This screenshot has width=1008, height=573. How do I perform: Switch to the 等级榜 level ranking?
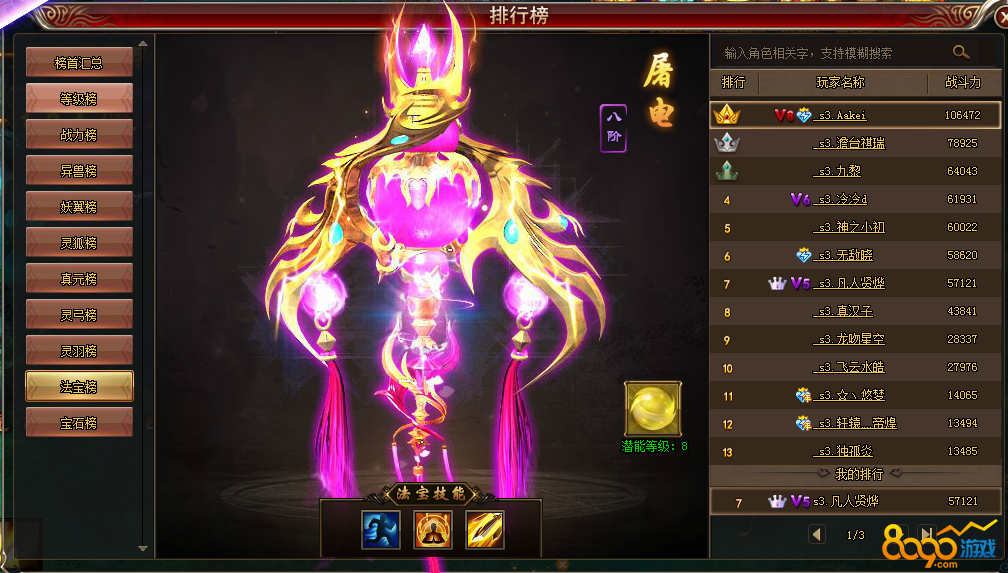click(x=79, y=99)
